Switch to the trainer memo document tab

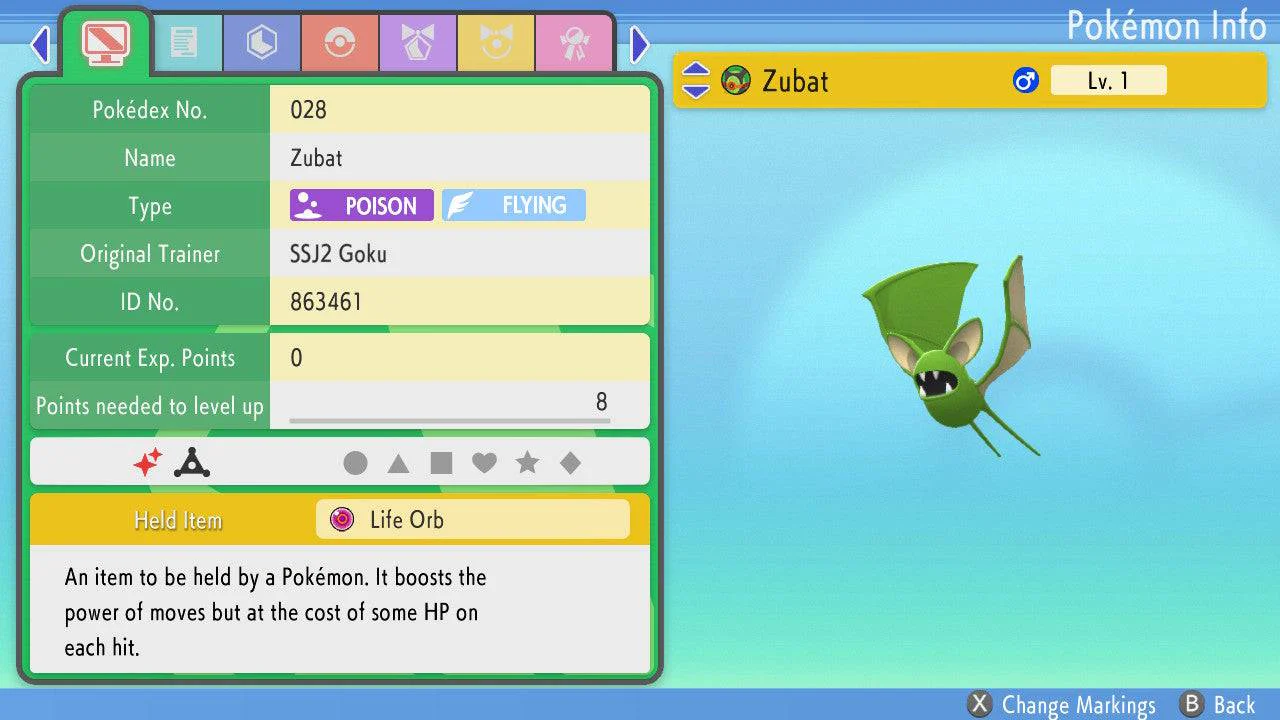coord(184,42)
